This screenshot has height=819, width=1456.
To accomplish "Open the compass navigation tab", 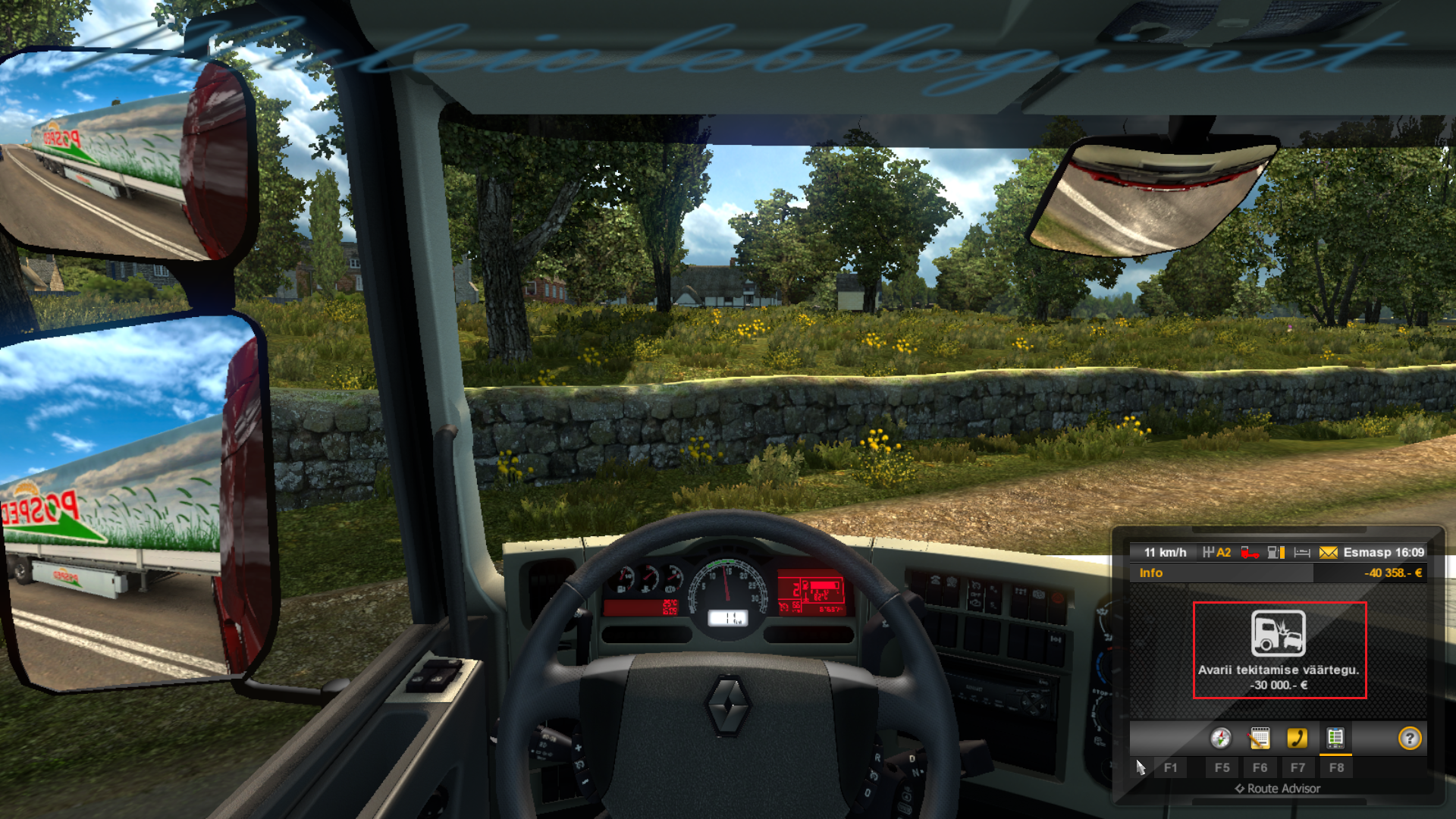I will (1220, 738).
